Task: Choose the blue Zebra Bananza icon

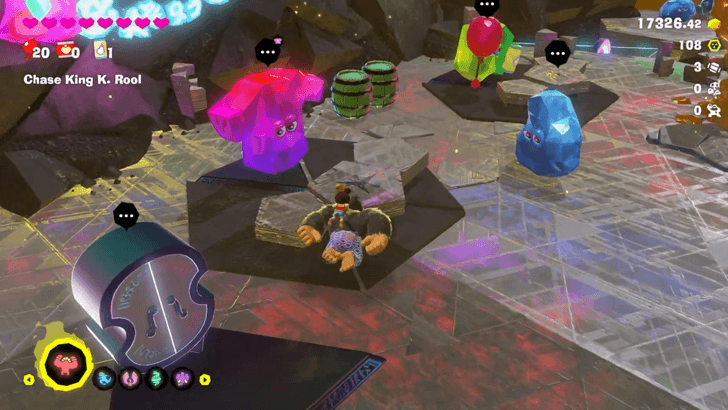Action: 104,379
